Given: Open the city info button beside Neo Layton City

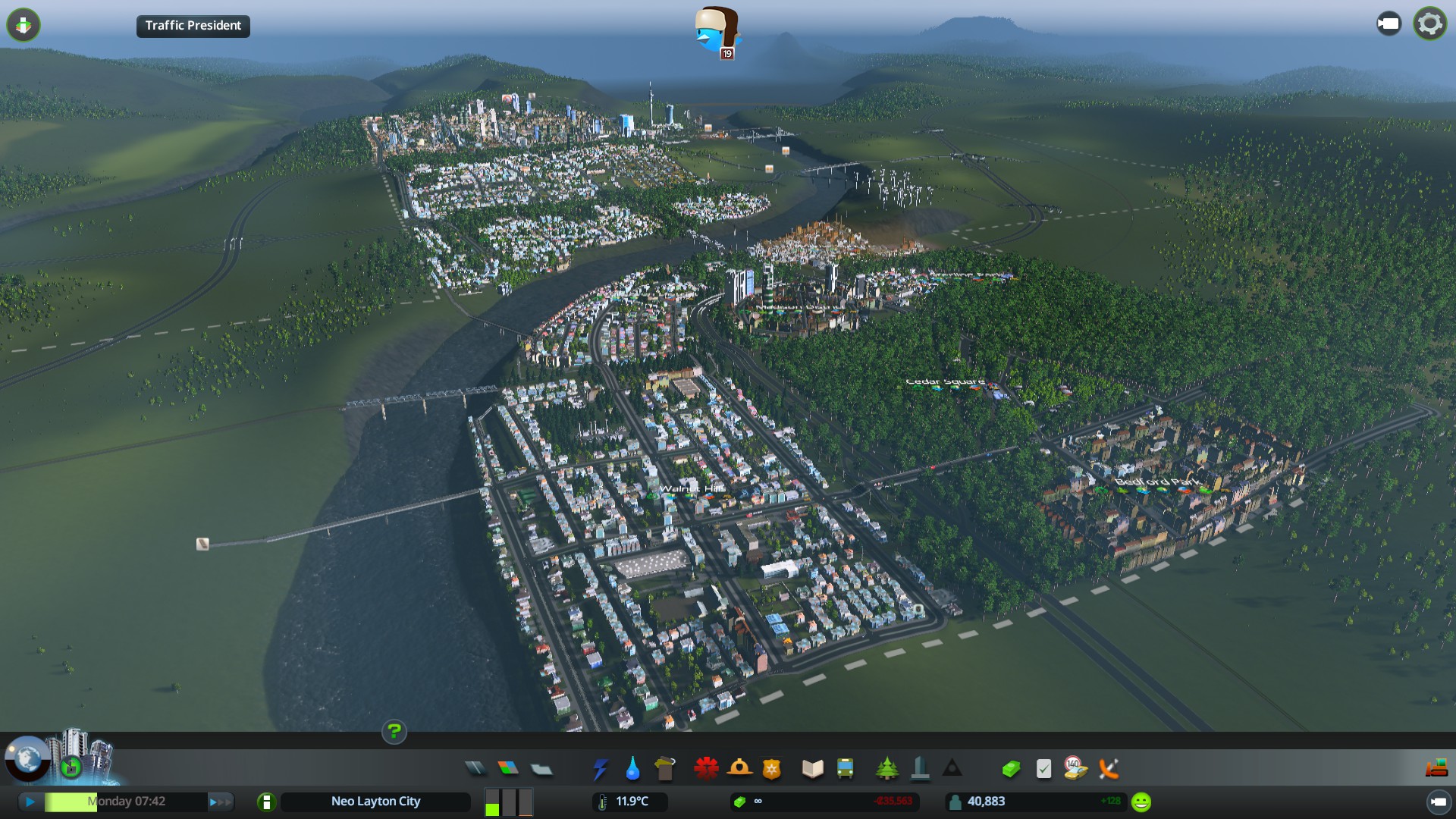Looking at the screenshot, I should [x=266, y=802].
